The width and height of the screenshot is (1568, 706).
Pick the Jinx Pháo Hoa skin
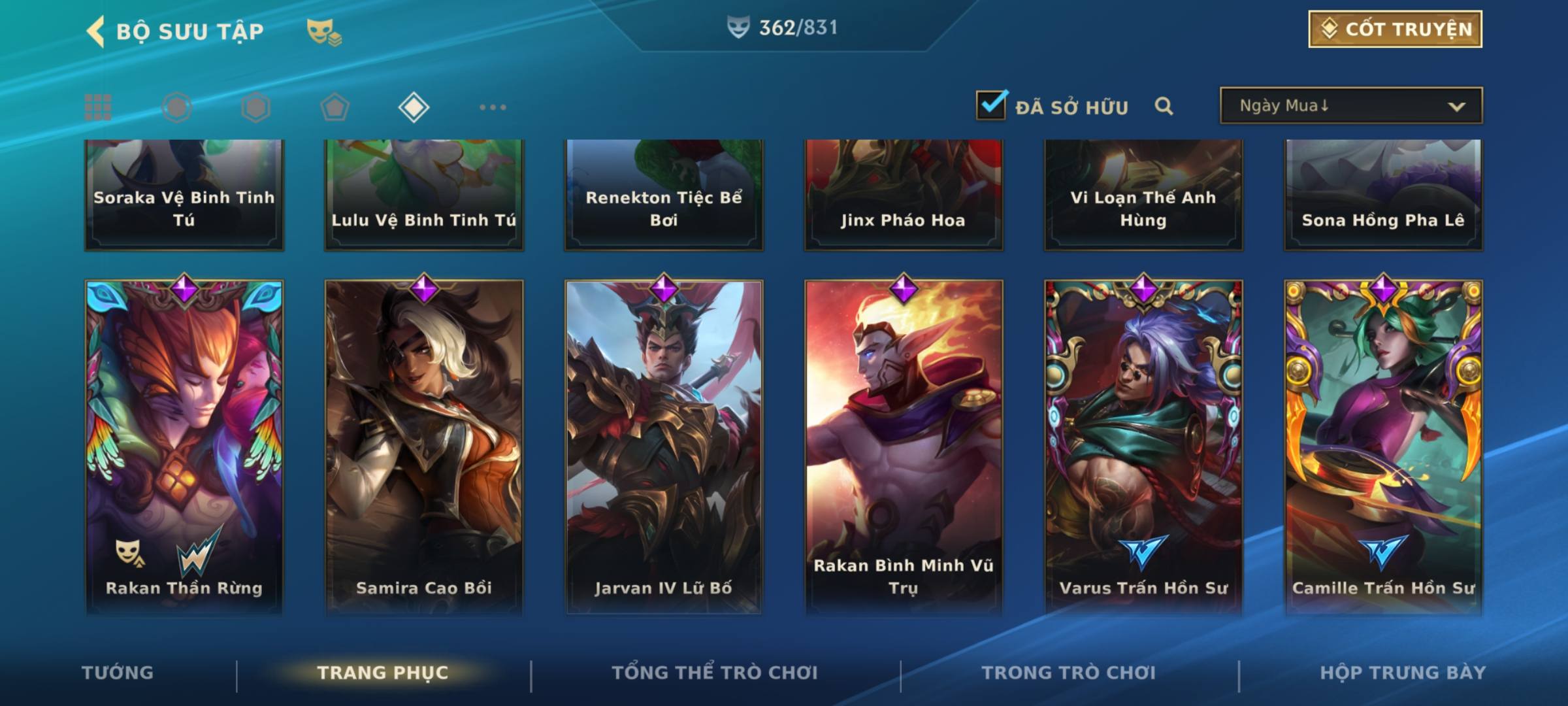pyautogui.click(x=904, y=195)
